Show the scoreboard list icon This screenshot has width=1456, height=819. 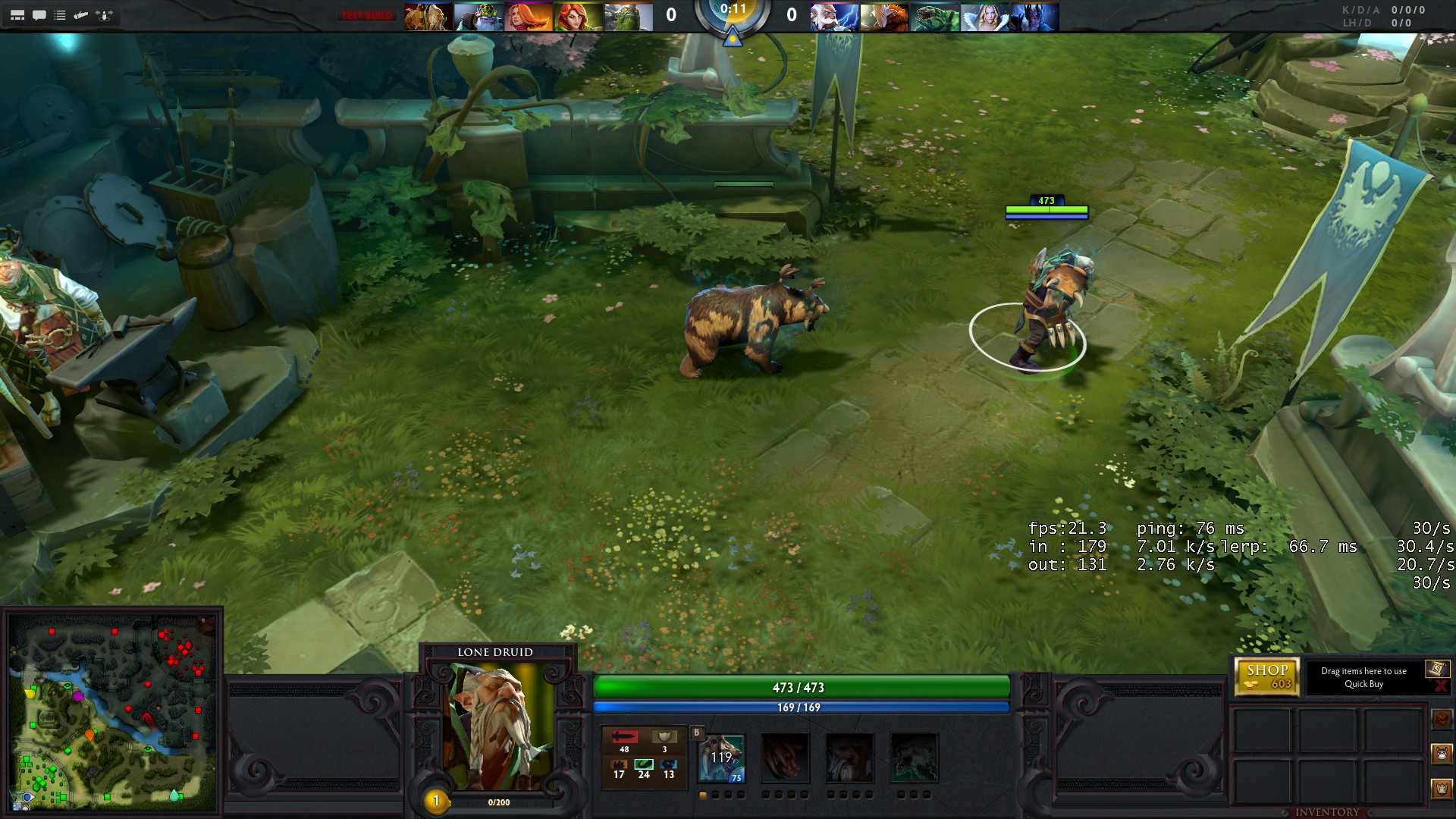pos(60,15)
